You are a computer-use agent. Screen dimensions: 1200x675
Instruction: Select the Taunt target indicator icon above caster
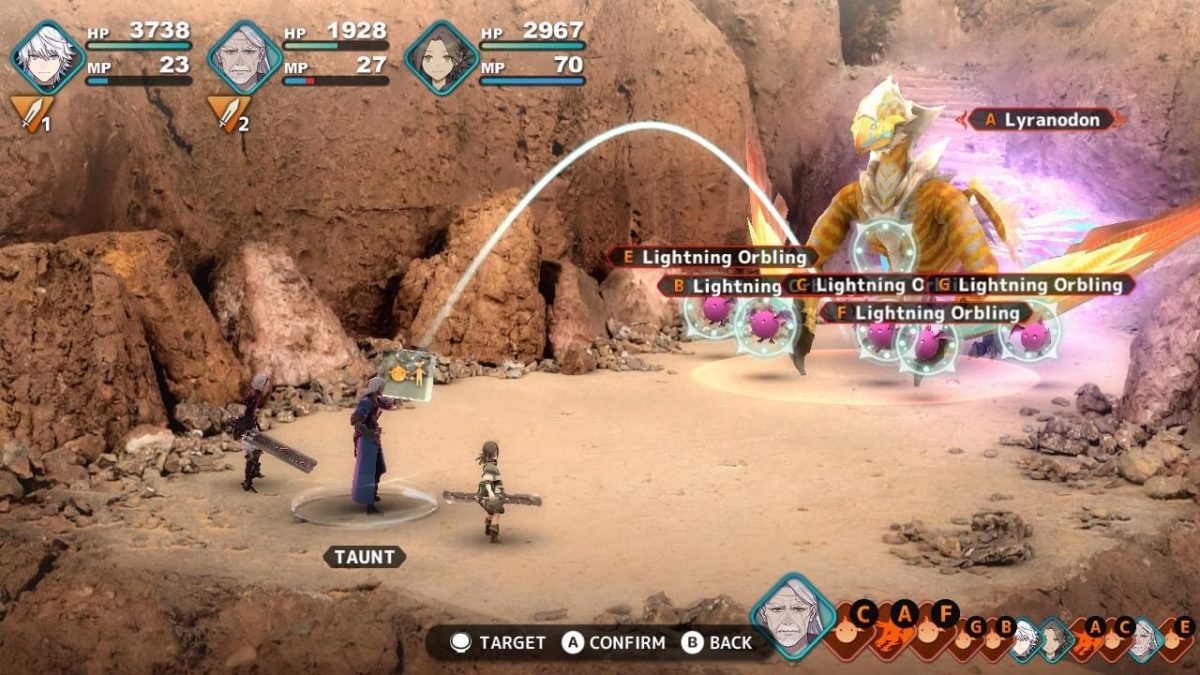[x=406, y=374]
